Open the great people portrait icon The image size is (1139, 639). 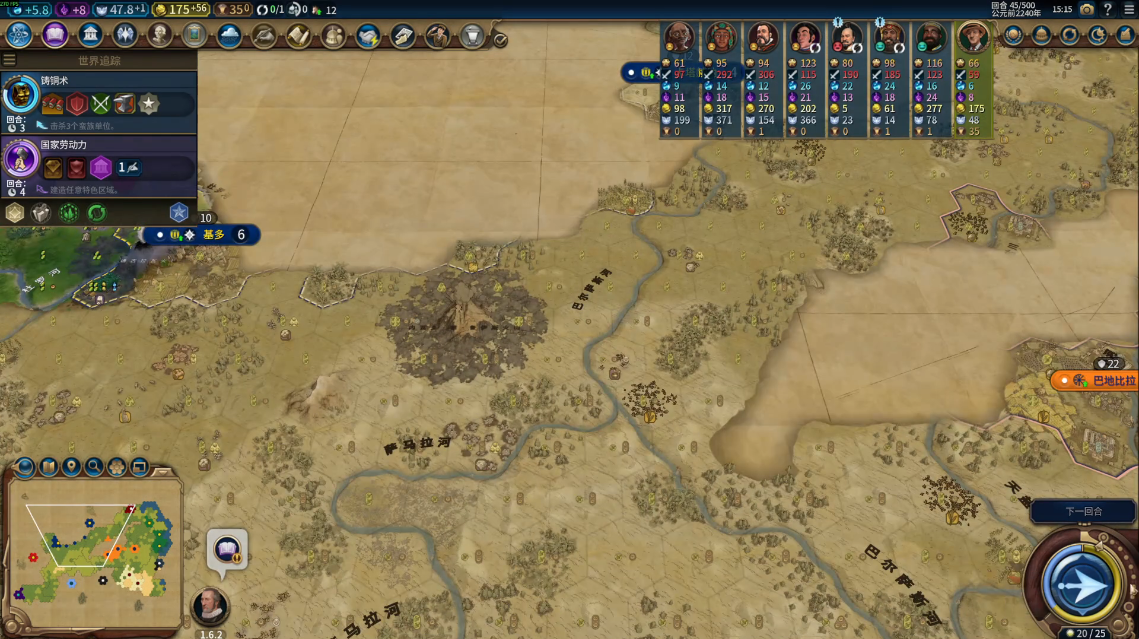159,35
